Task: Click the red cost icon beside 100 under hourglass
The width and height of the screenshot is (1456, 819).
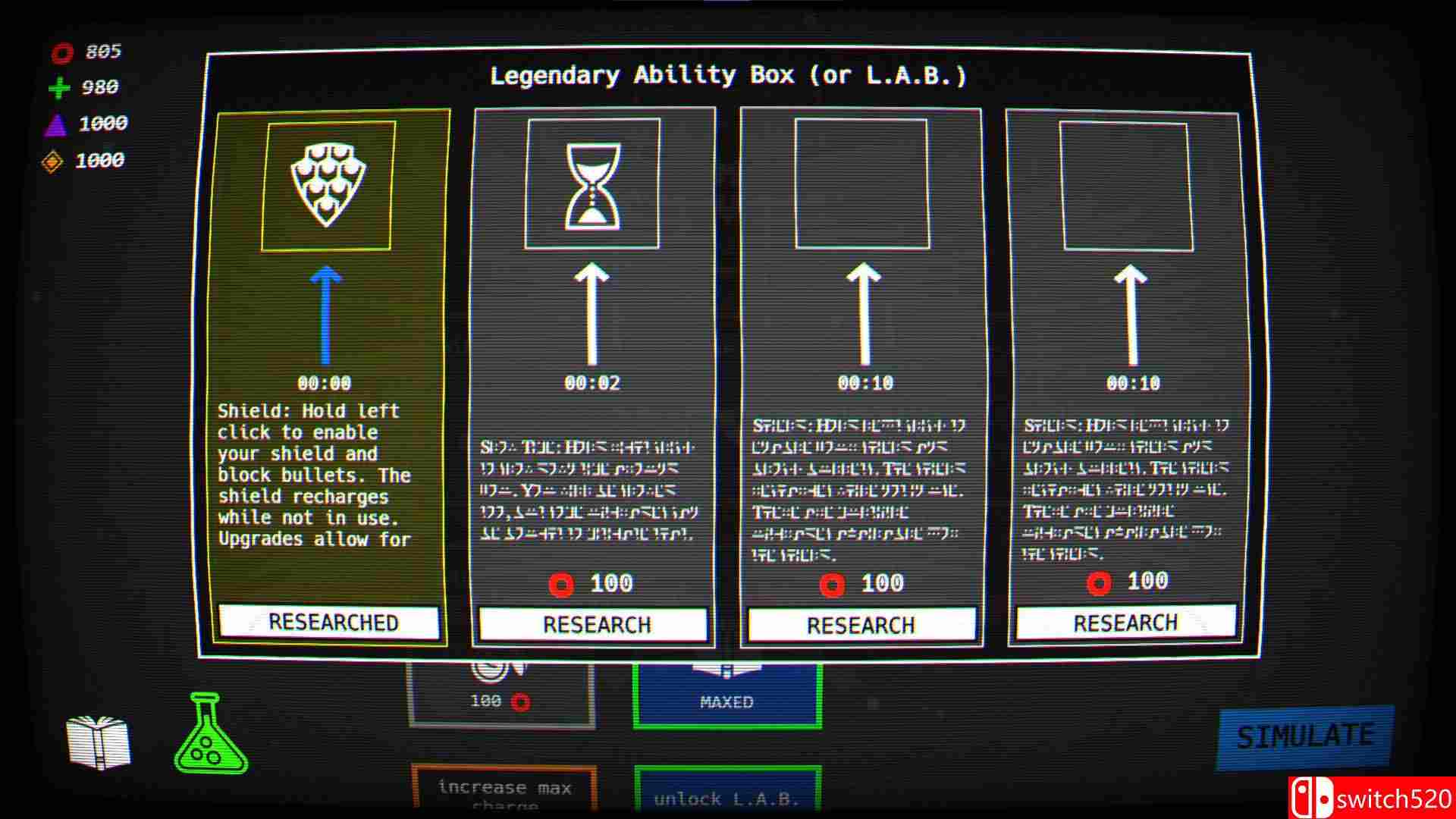Action: pyautogui.click(x=559, y=584)
